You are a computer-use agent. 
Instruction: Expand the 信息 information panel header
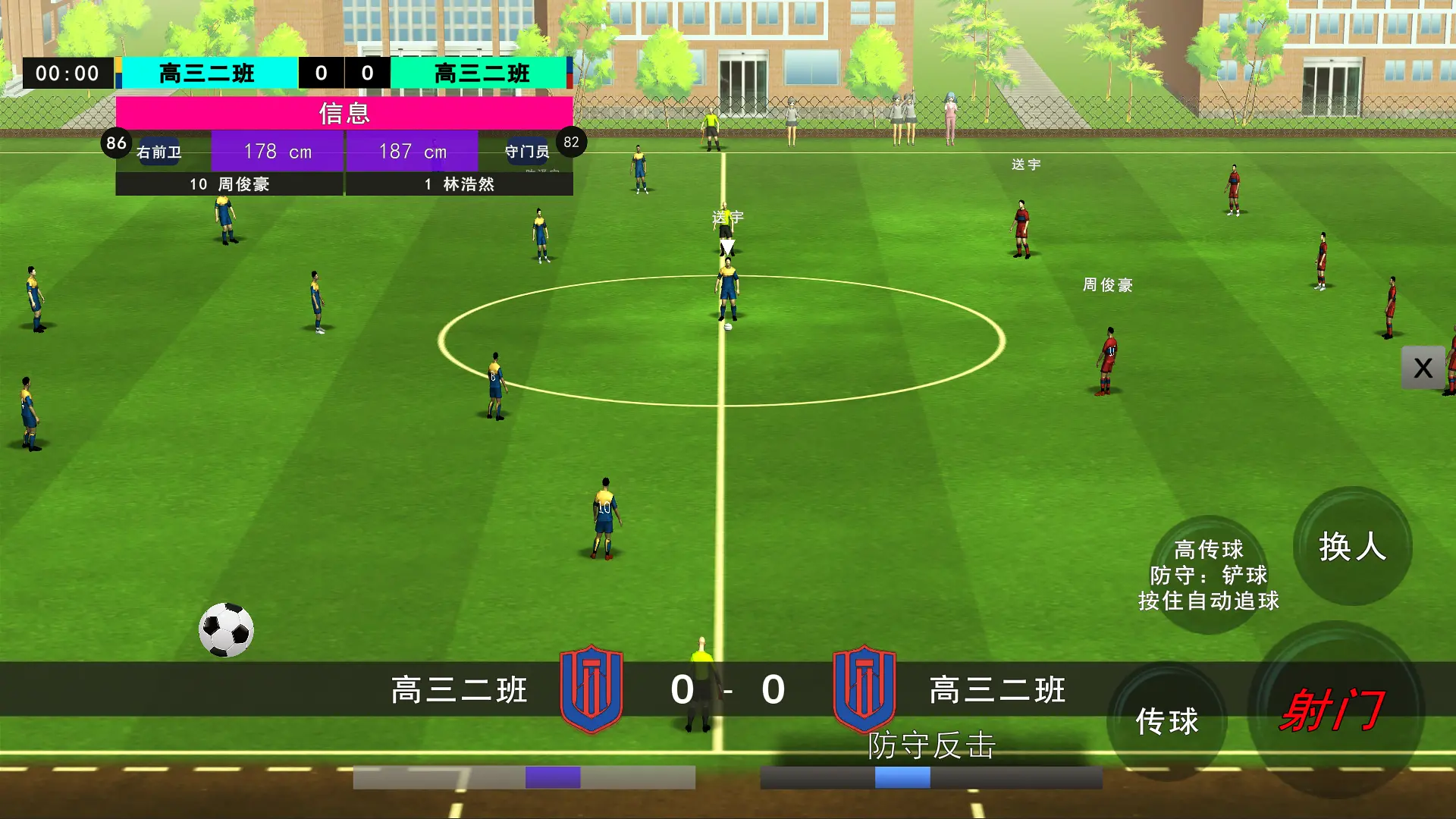(345, 114)
